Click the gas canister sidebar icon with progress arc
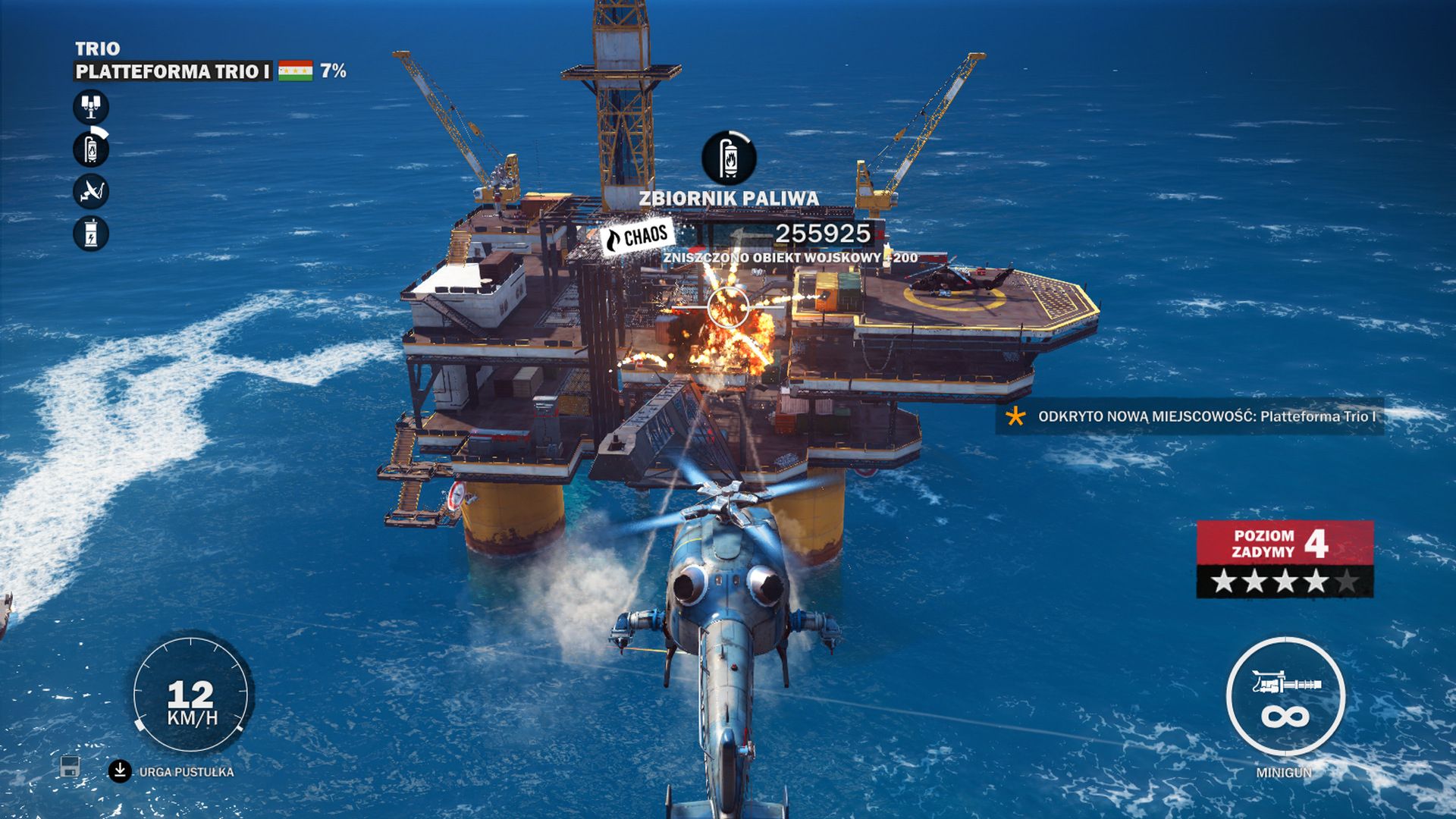This screenshot has height=819, width=1456. coord(89,149)
